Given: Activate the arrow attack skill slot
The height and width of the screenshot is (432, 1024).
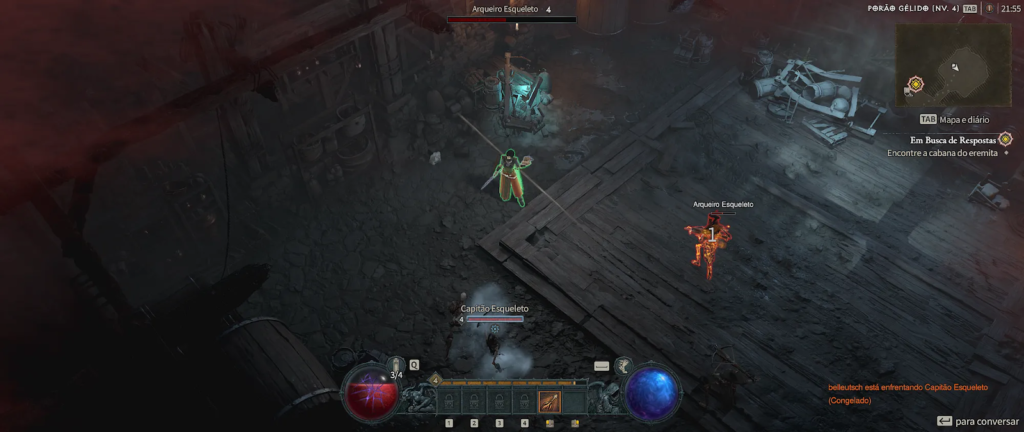Looking at the screenshot, I should point(549,402).
